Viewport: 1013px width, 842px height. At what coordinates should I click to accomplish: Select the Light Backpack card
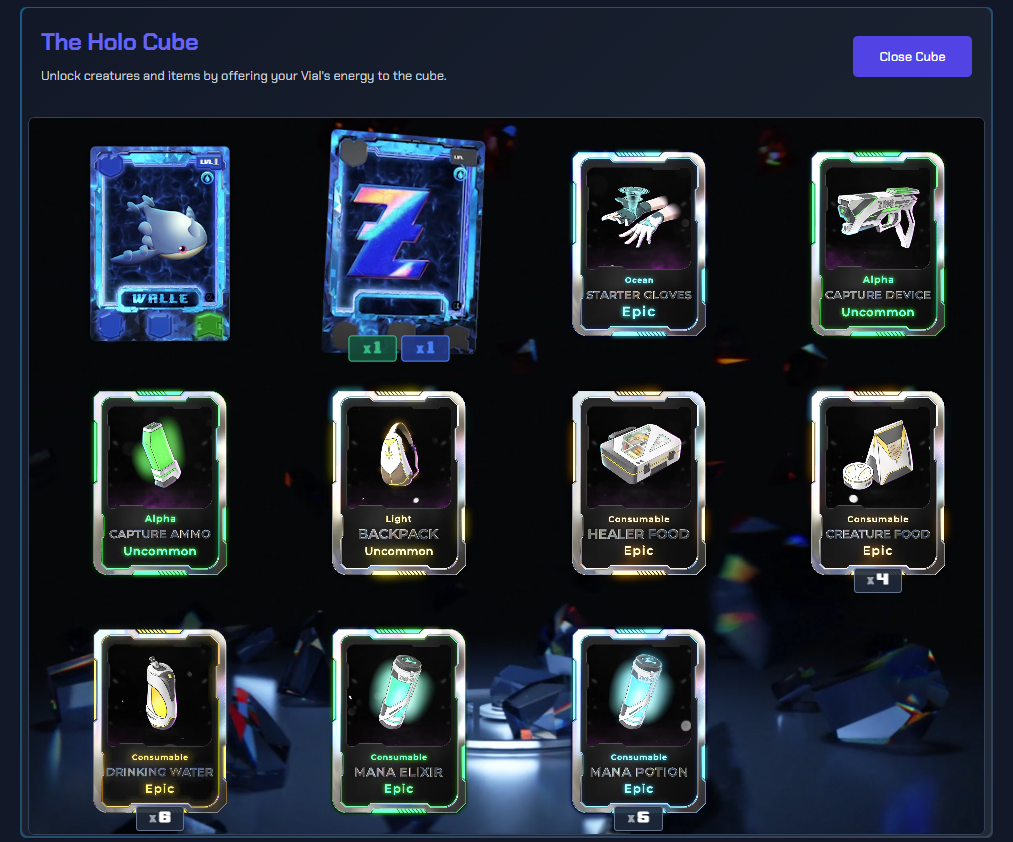pyautogui.click(x=399, y=482)
